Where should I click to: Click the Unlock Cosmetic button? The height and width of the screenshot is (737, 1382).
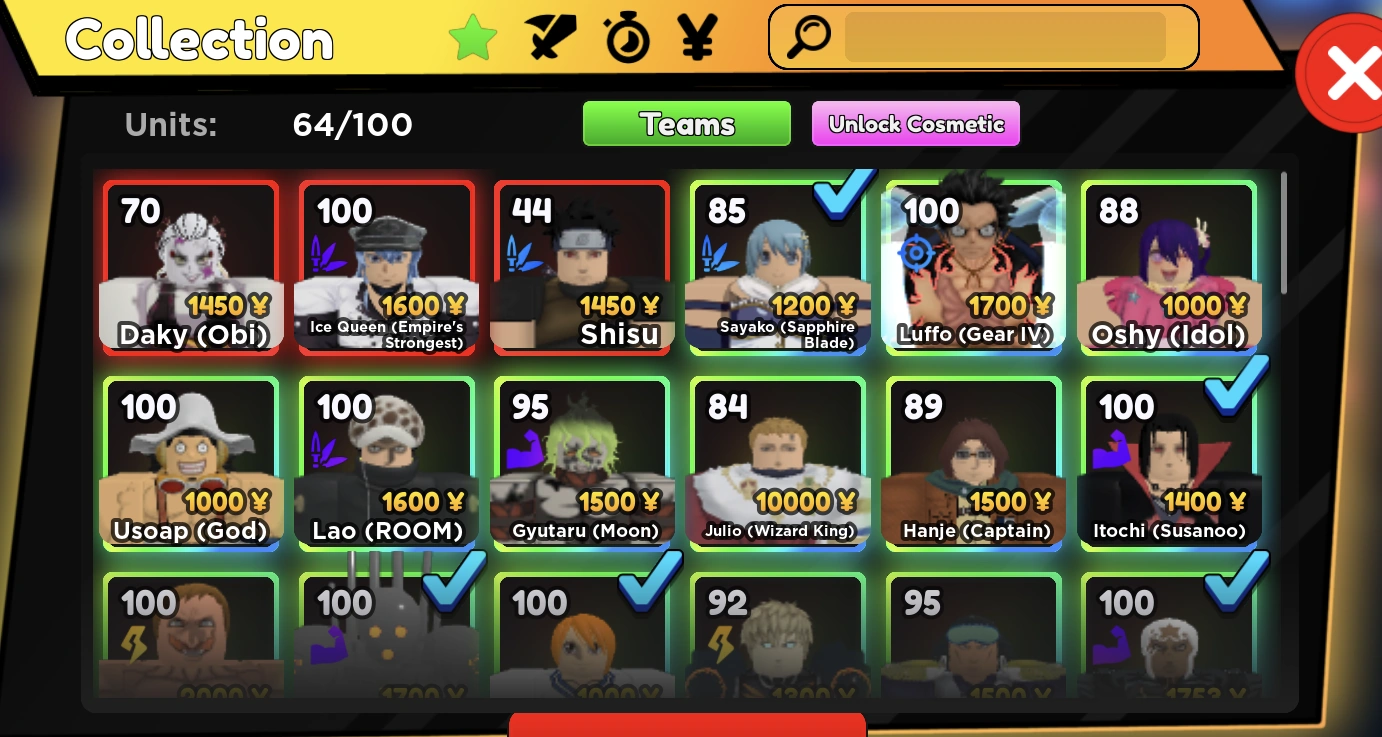pyautogui.click(x=915, y=124)
